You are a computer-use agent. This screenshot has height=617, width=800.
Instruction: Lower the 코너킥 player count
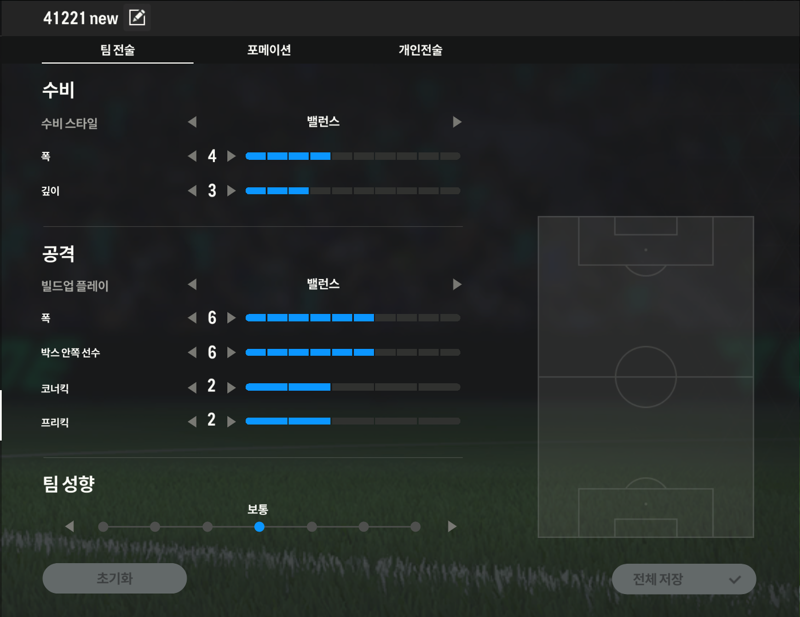[192, 386]
